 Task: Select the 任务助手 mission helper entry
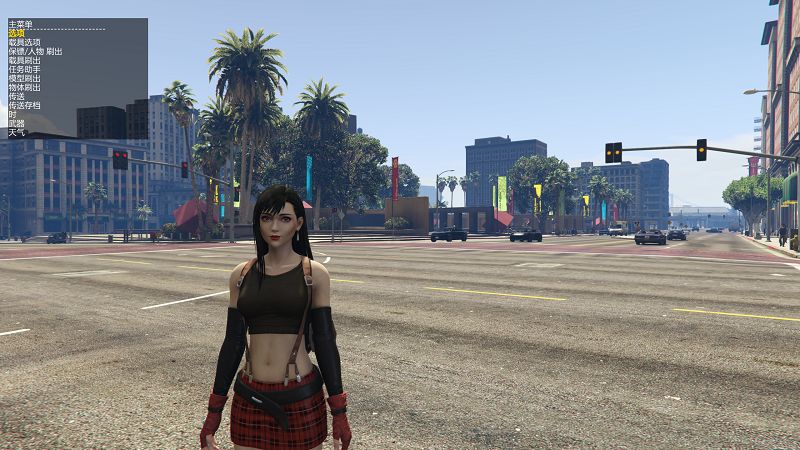24,69
